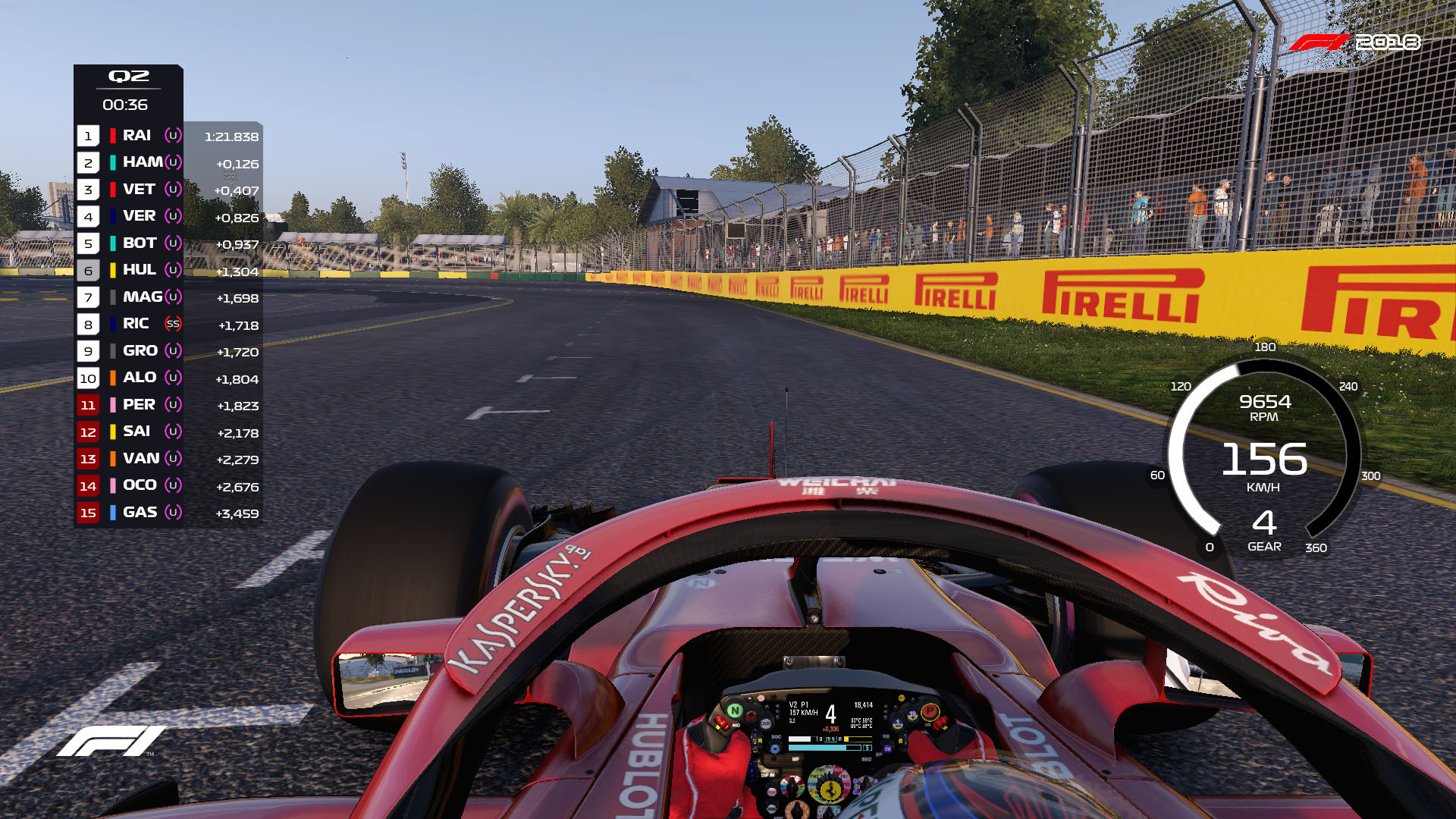Click the ultrasoft tyre icon beside RAI
Screen dimensions: 1456x819
pos(171,136)
